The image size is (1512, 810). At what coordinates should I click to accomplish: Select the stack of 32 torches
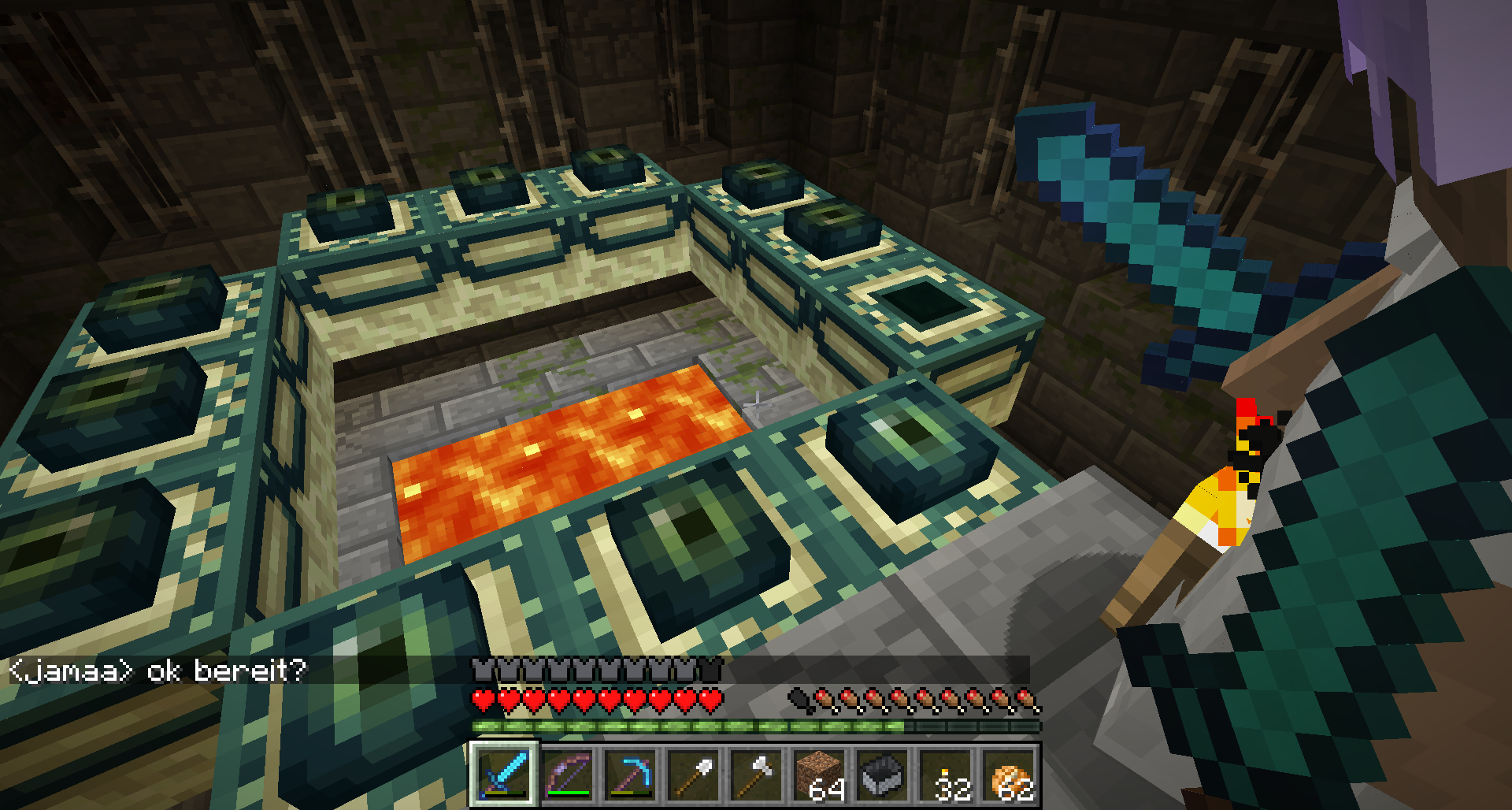(946, 774)
